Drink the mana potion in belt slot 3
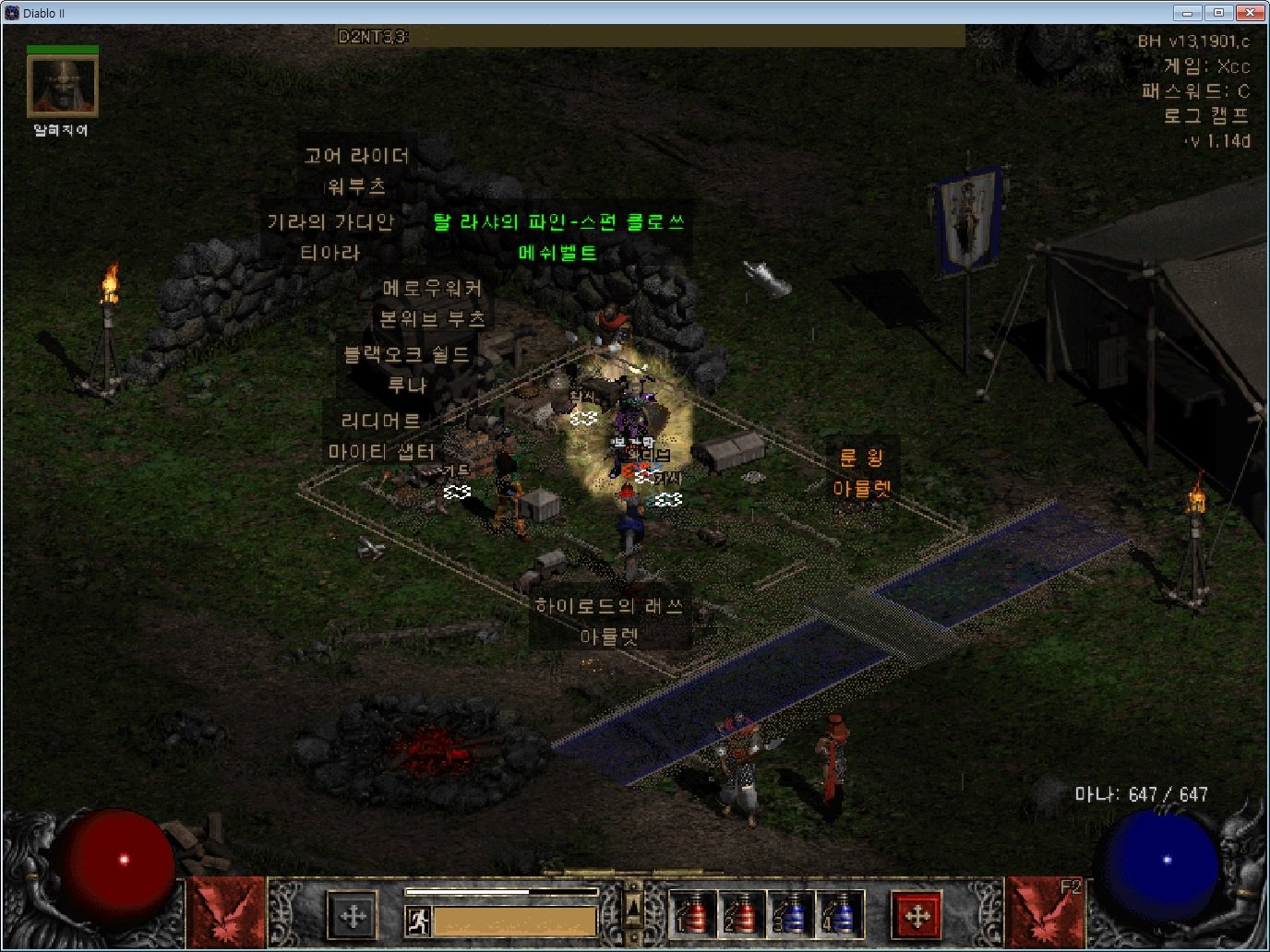1270x952 pixels. click(791, 914)
